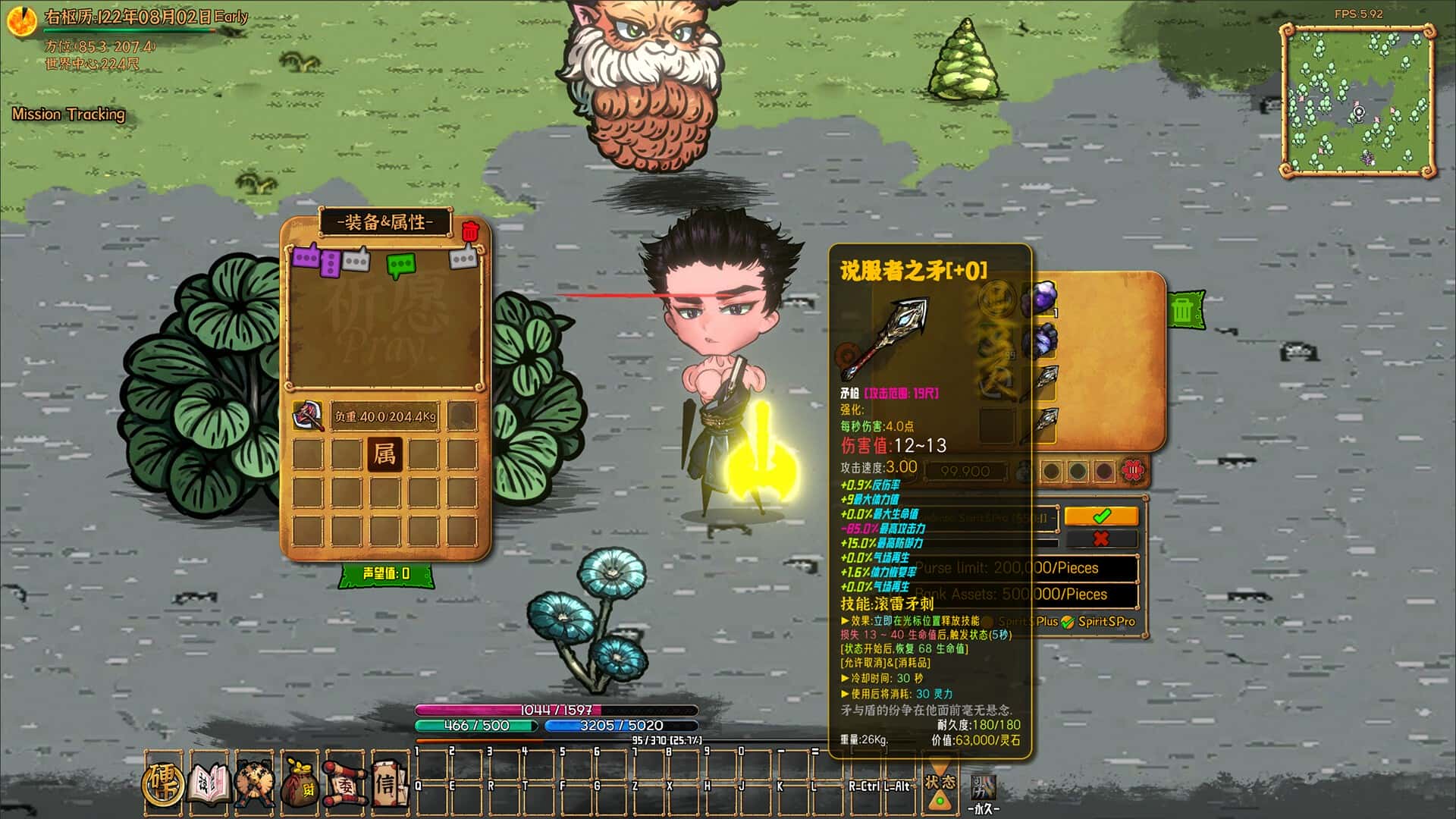Select the green speech bubble tab
1456x819 pixels.
(400, 265)
